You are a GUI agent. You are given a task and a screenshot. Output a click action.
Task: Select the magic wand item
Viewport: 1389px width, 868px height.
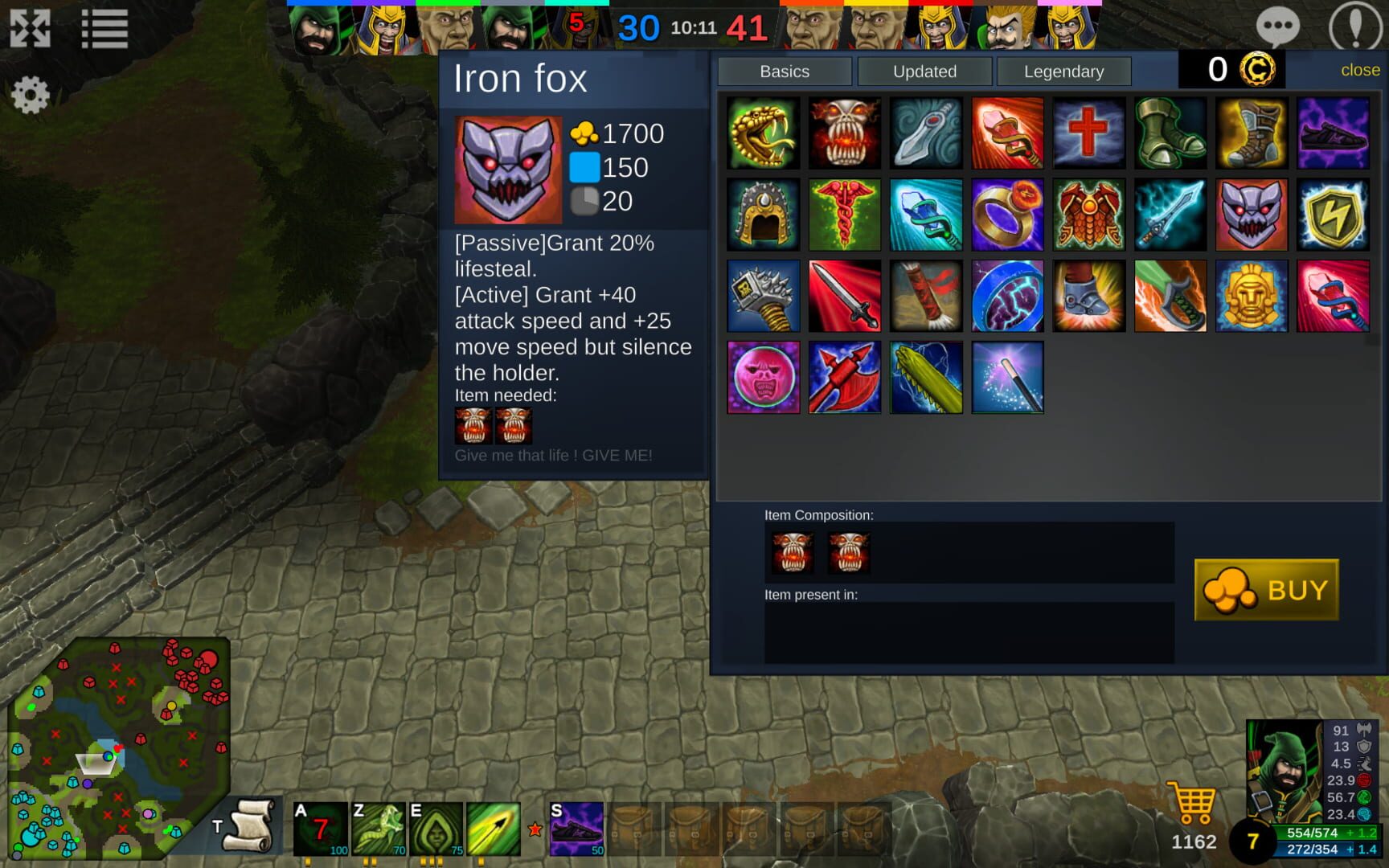coord(1007,376)
